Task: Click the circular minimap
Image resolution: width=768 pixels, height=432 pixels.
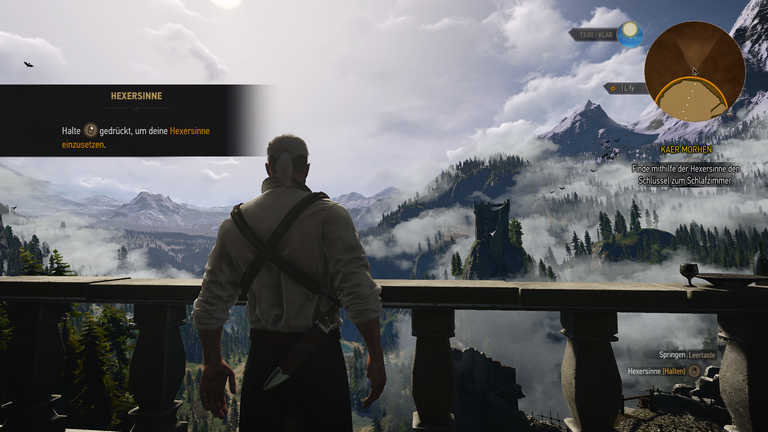Action: coord(694,71)
